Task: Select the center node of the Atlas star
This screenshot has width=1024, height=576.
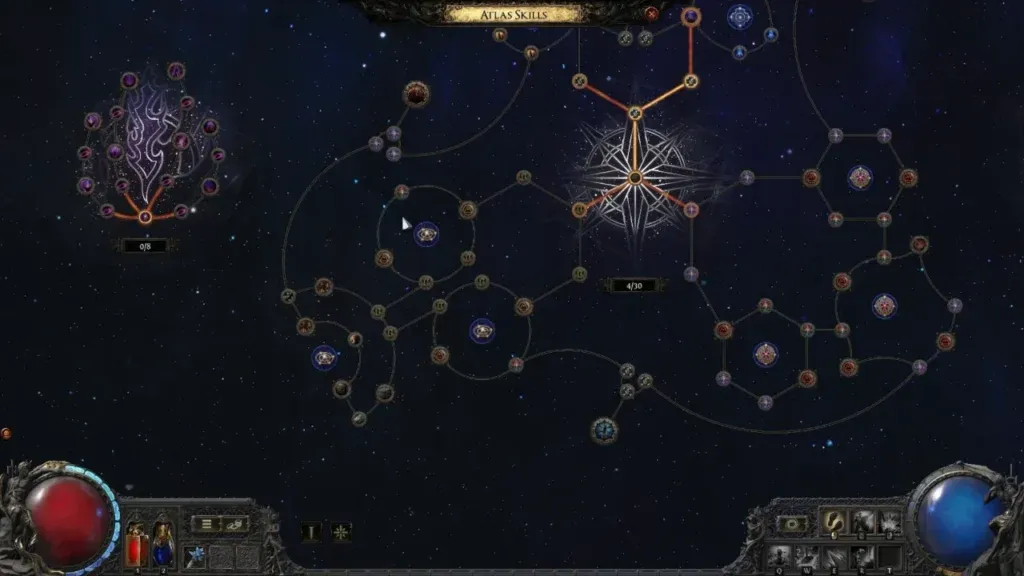Action: coord(634,178)
